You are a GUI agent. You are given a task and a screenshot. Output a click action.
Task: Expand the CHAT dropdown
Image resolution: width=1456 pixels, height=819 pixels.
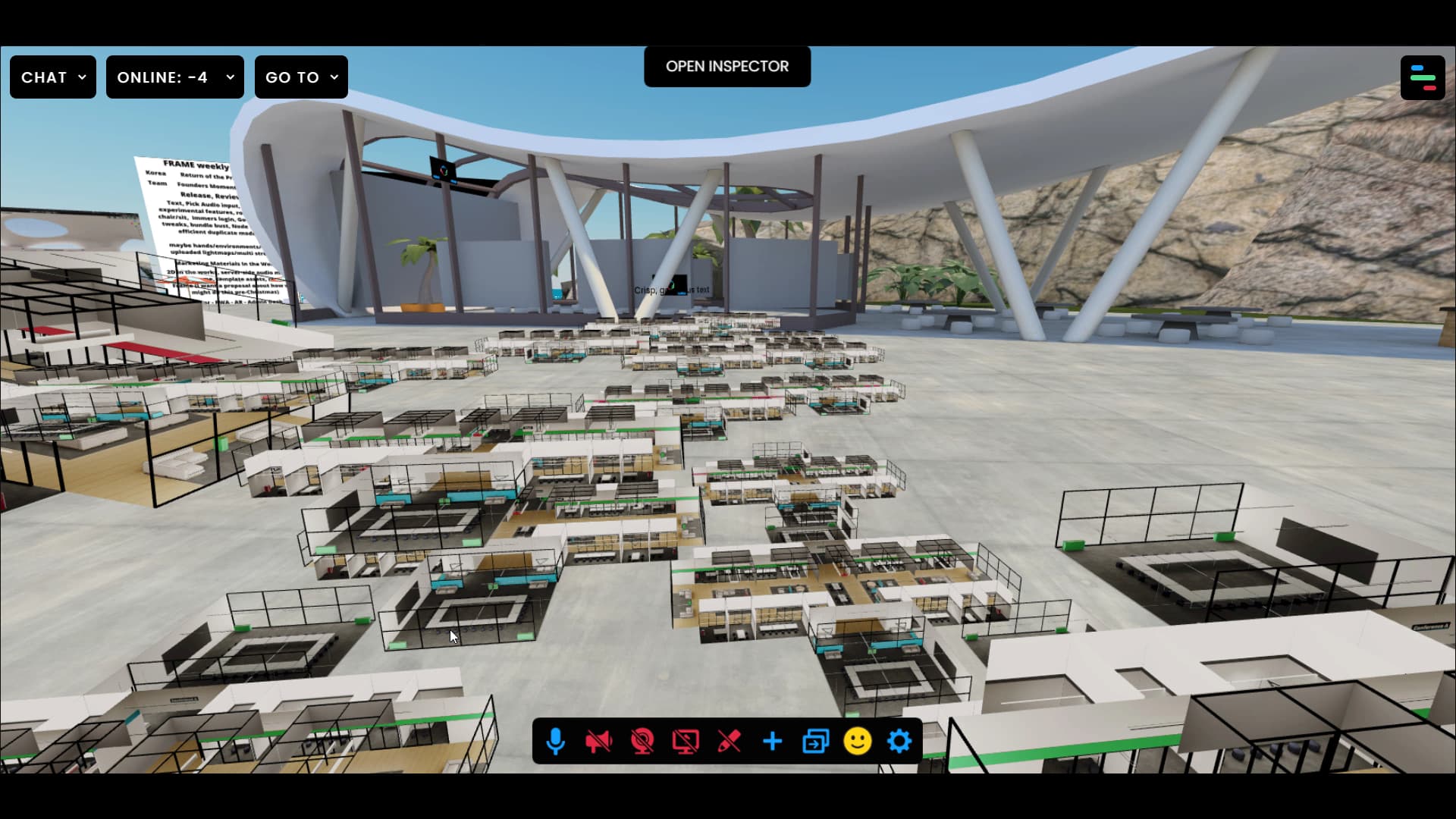[x=52, y=77]
